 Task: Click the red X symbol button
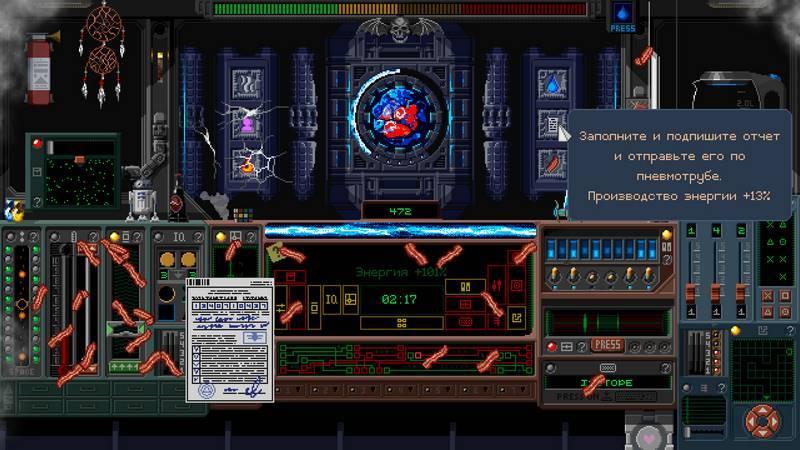pos(767,296)
